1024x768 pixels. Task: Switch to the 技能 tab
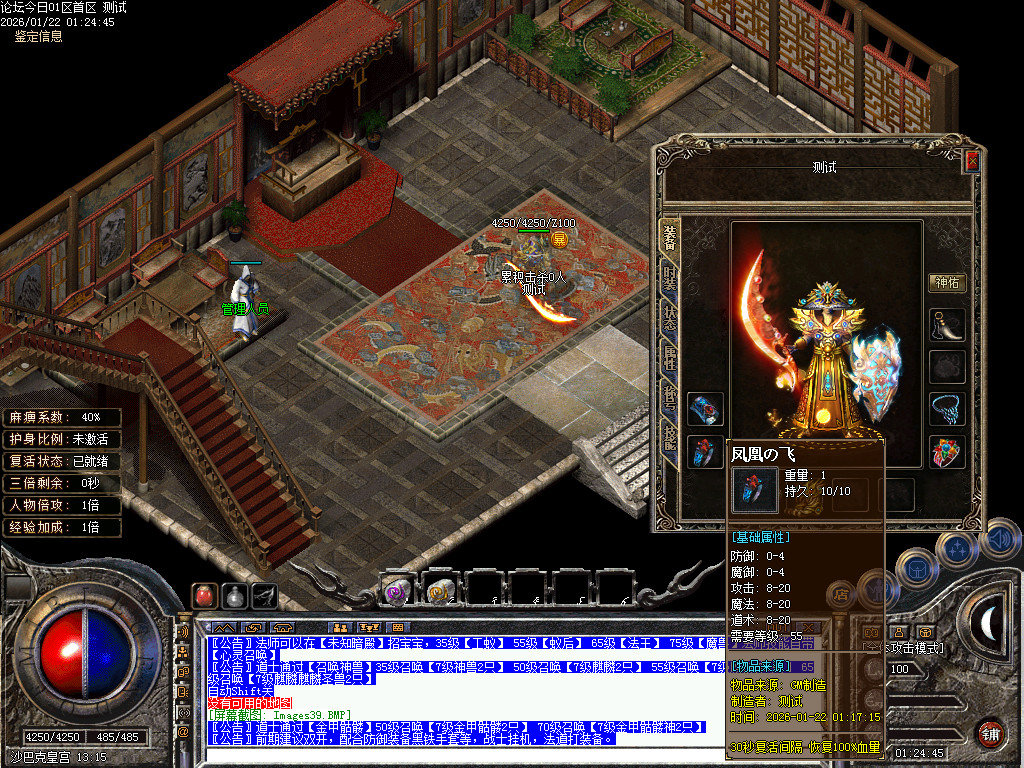pyautogui.click(x=670, y=435)
